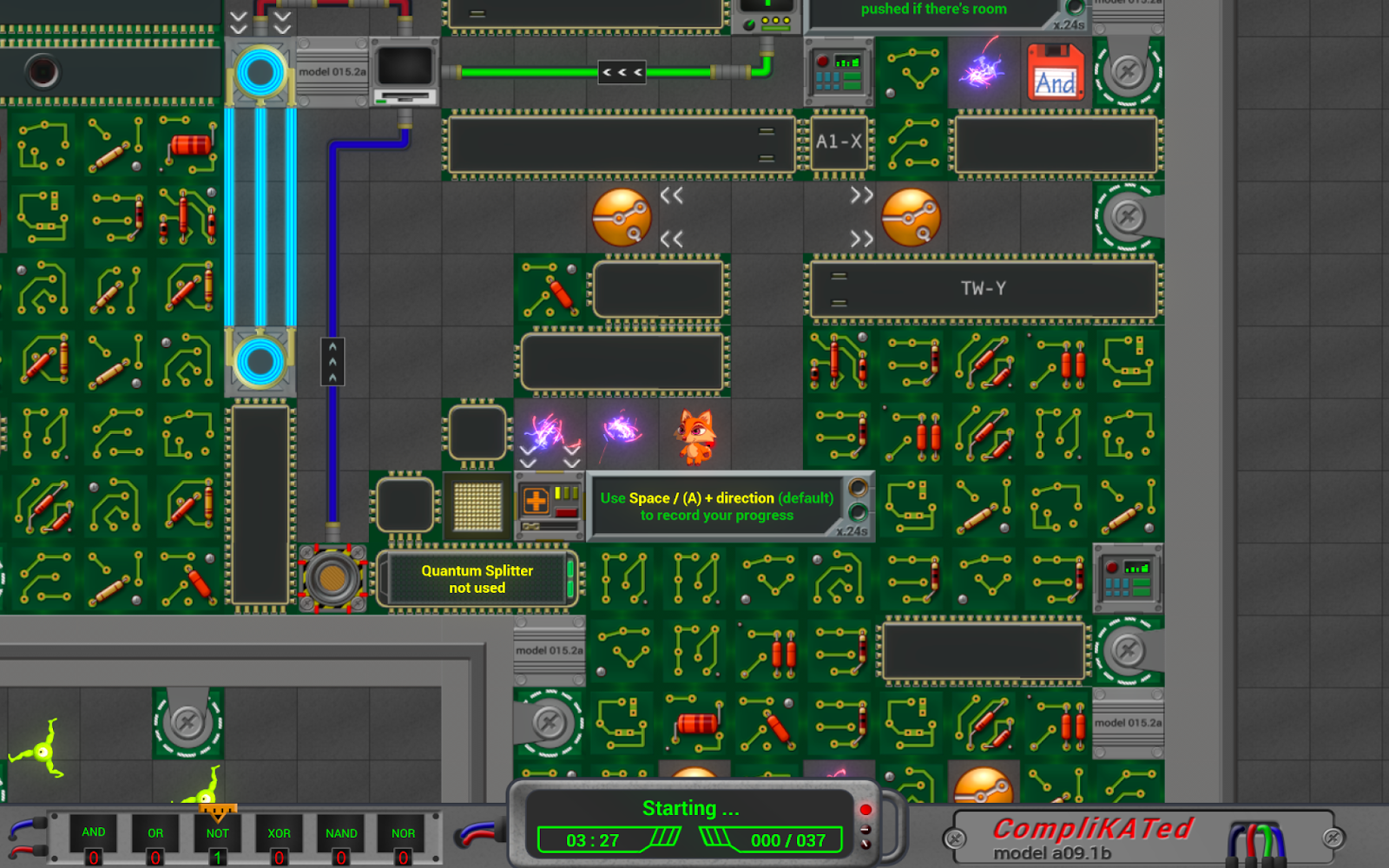Select the XOR gate slot in the tray
The height and width of the screenshot is (868, 1389).
click(x=279, y=833)
